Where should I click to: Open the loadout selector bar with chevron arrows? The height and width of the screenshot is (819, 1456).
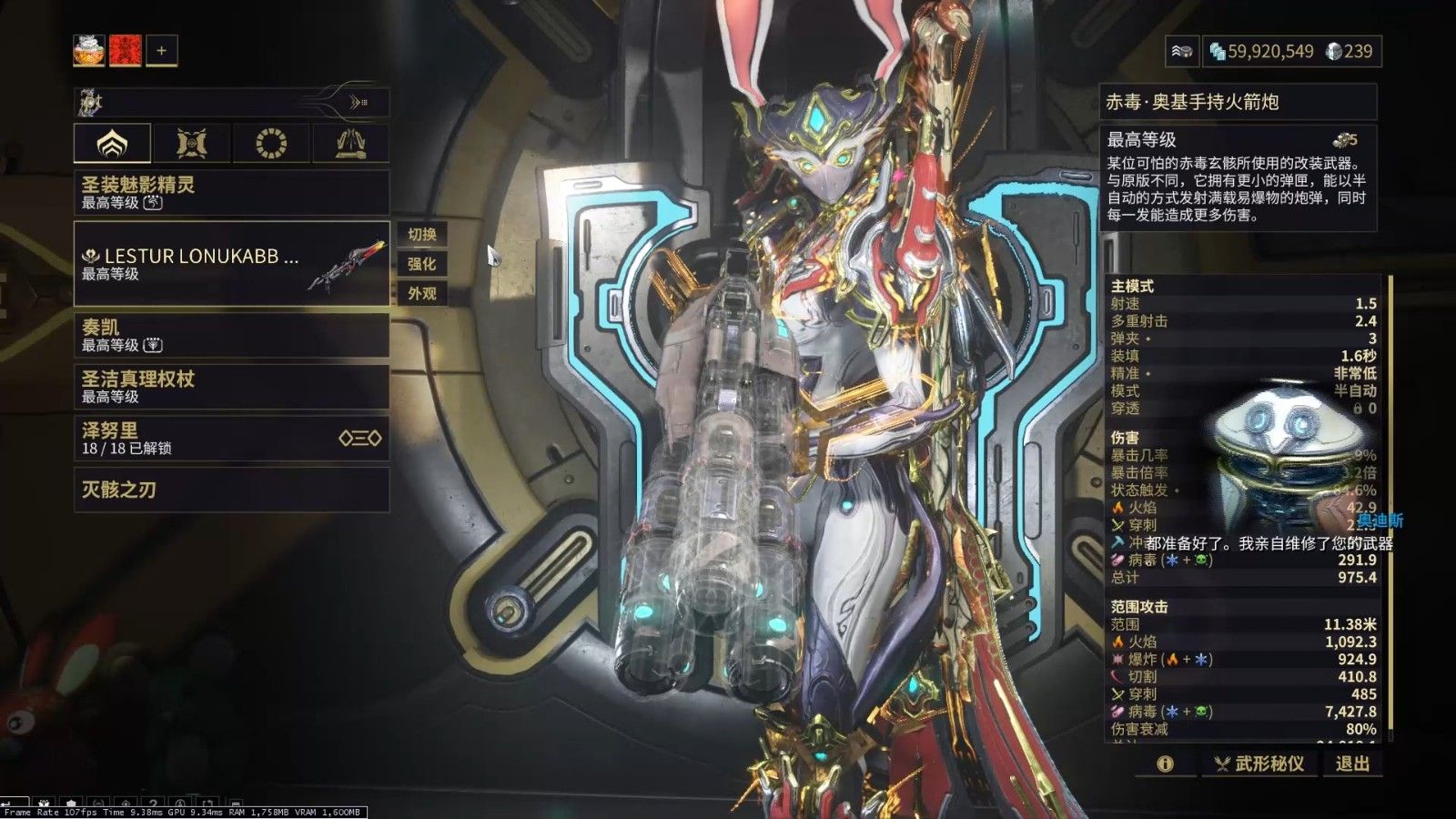[x=232, y=103]
